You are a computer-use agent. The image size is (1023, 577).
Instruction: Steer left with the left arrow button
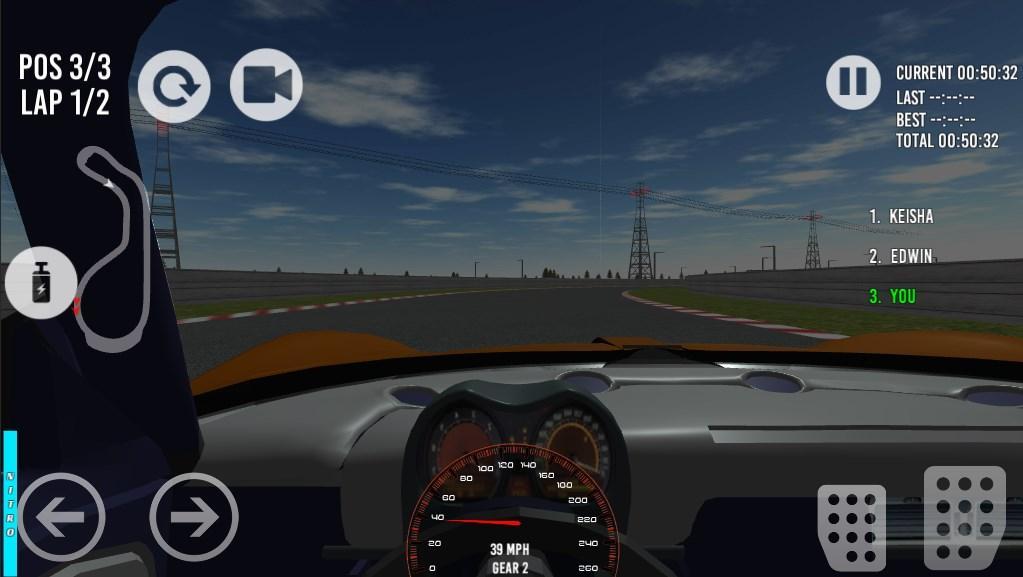62,517
